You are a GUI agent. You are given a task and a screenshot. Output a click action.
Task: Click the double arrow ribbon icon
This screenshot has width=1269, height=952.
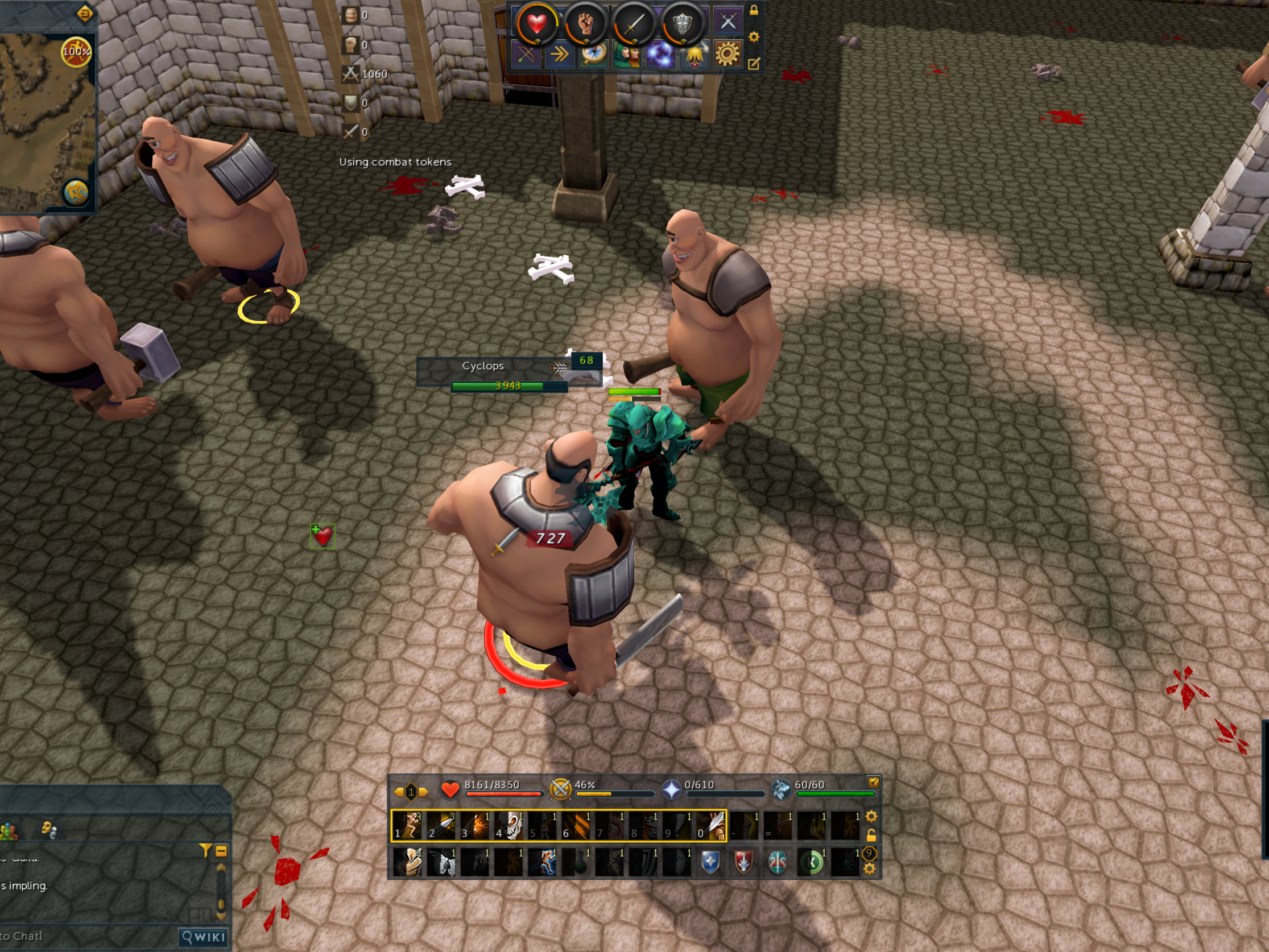click(x=559, y=55)
